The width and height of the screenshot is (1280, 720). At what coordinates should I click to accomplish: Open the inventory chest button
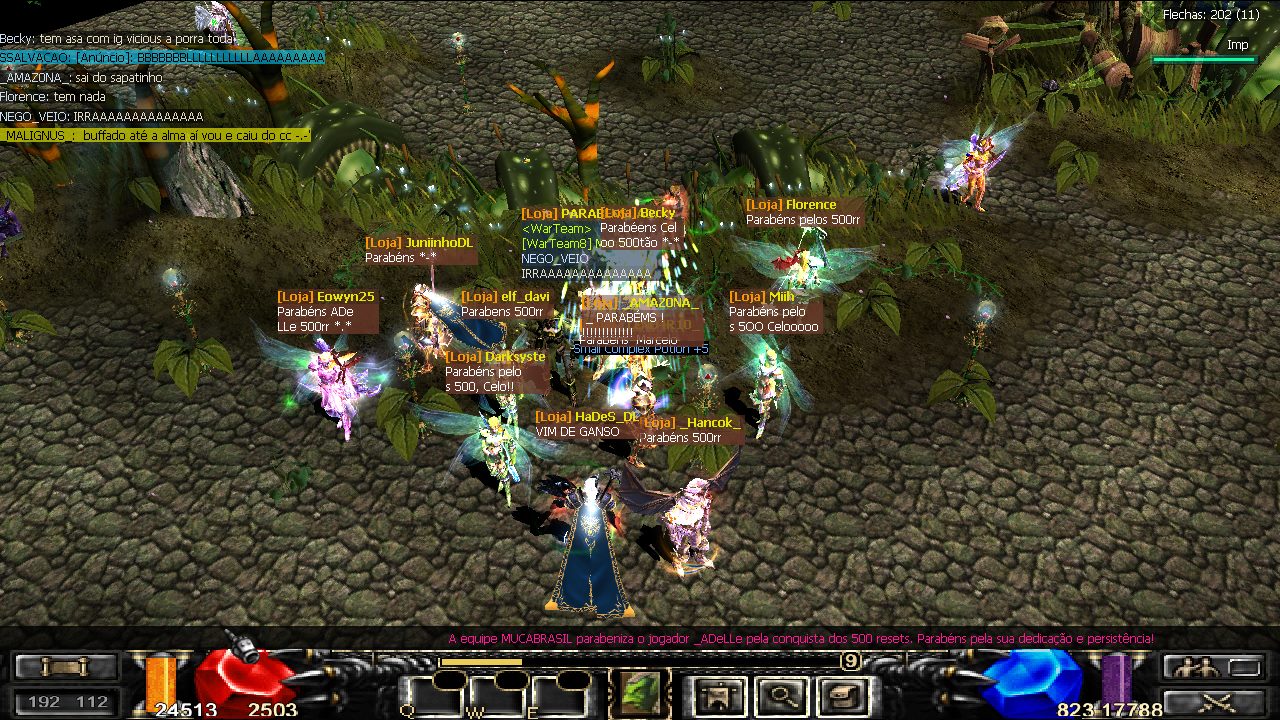pos(842,693)
